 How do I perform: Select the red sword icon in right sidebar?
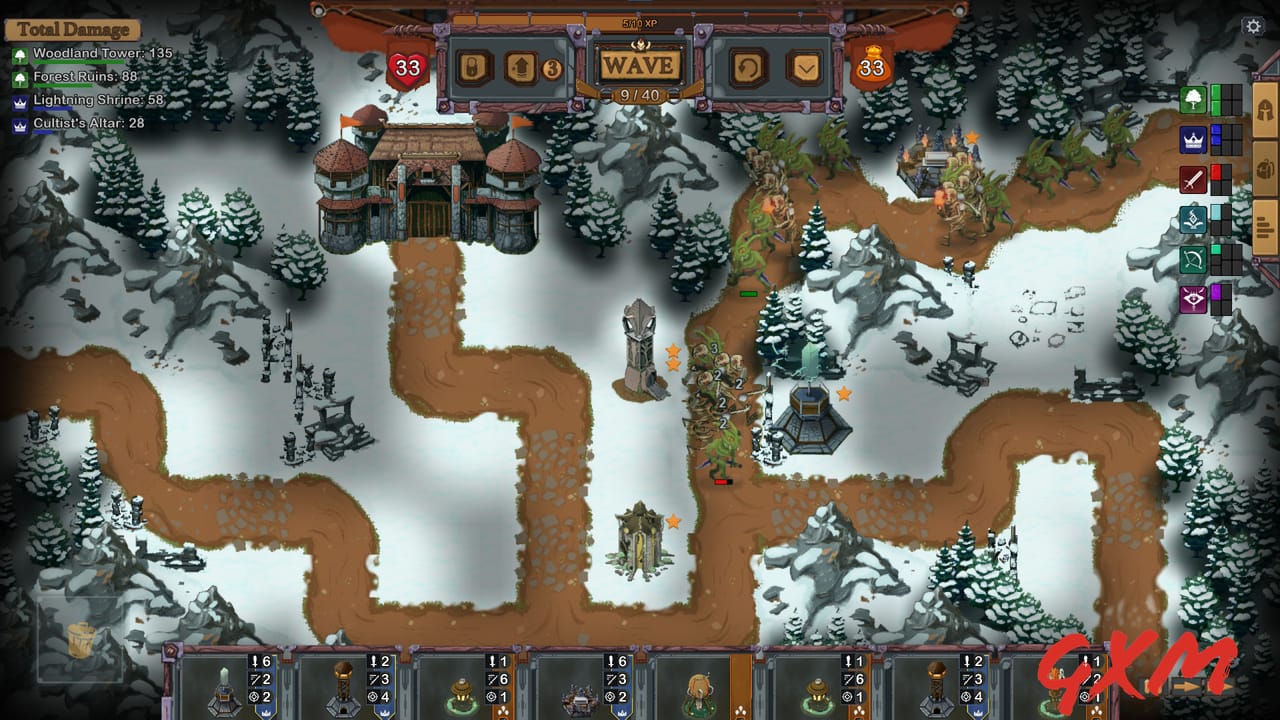[x=1192, y=177]
